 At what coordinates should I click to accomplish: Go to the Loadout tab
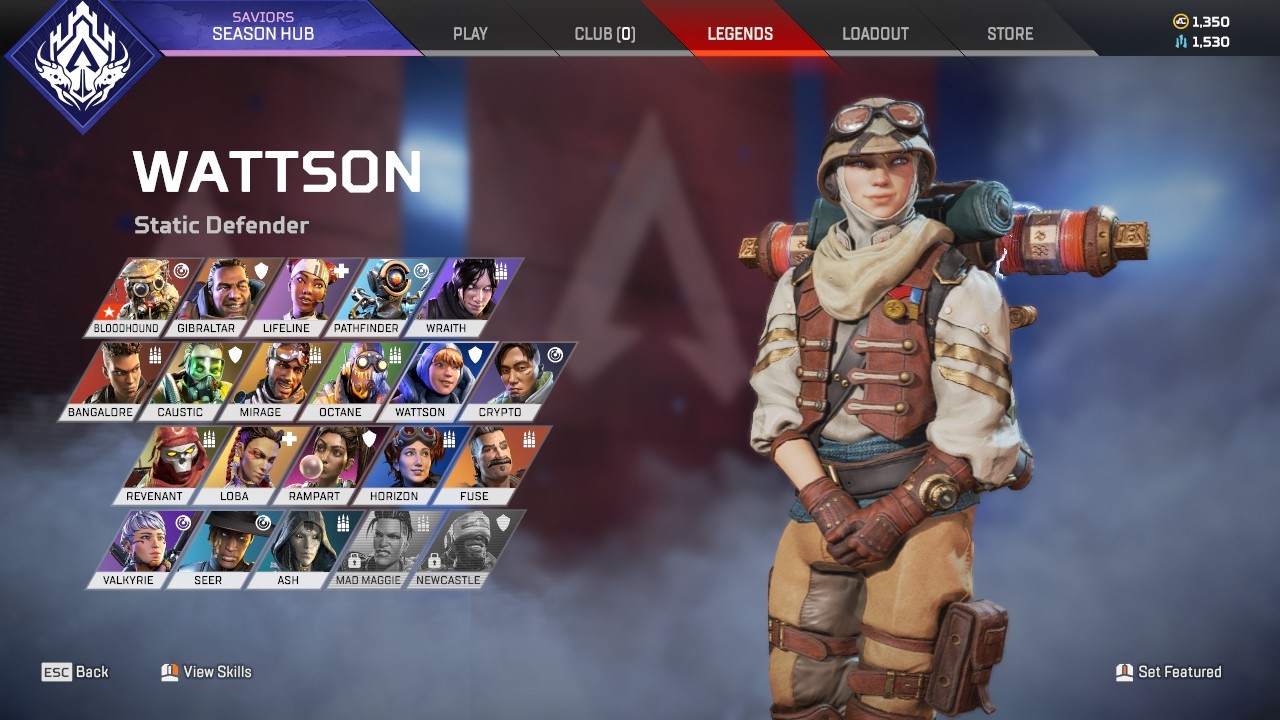pos(875,33)
